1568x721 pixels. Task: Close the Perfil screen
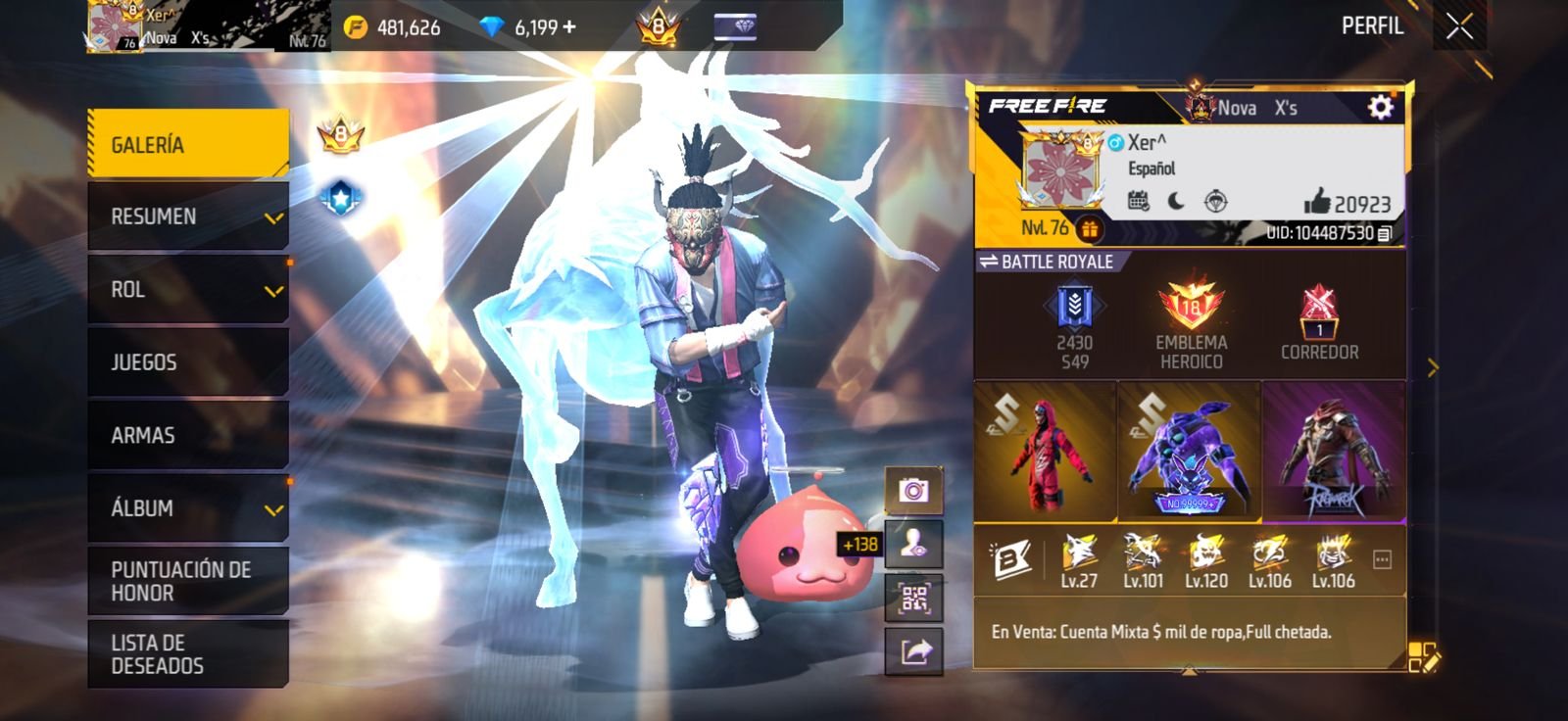[1459, 27]
